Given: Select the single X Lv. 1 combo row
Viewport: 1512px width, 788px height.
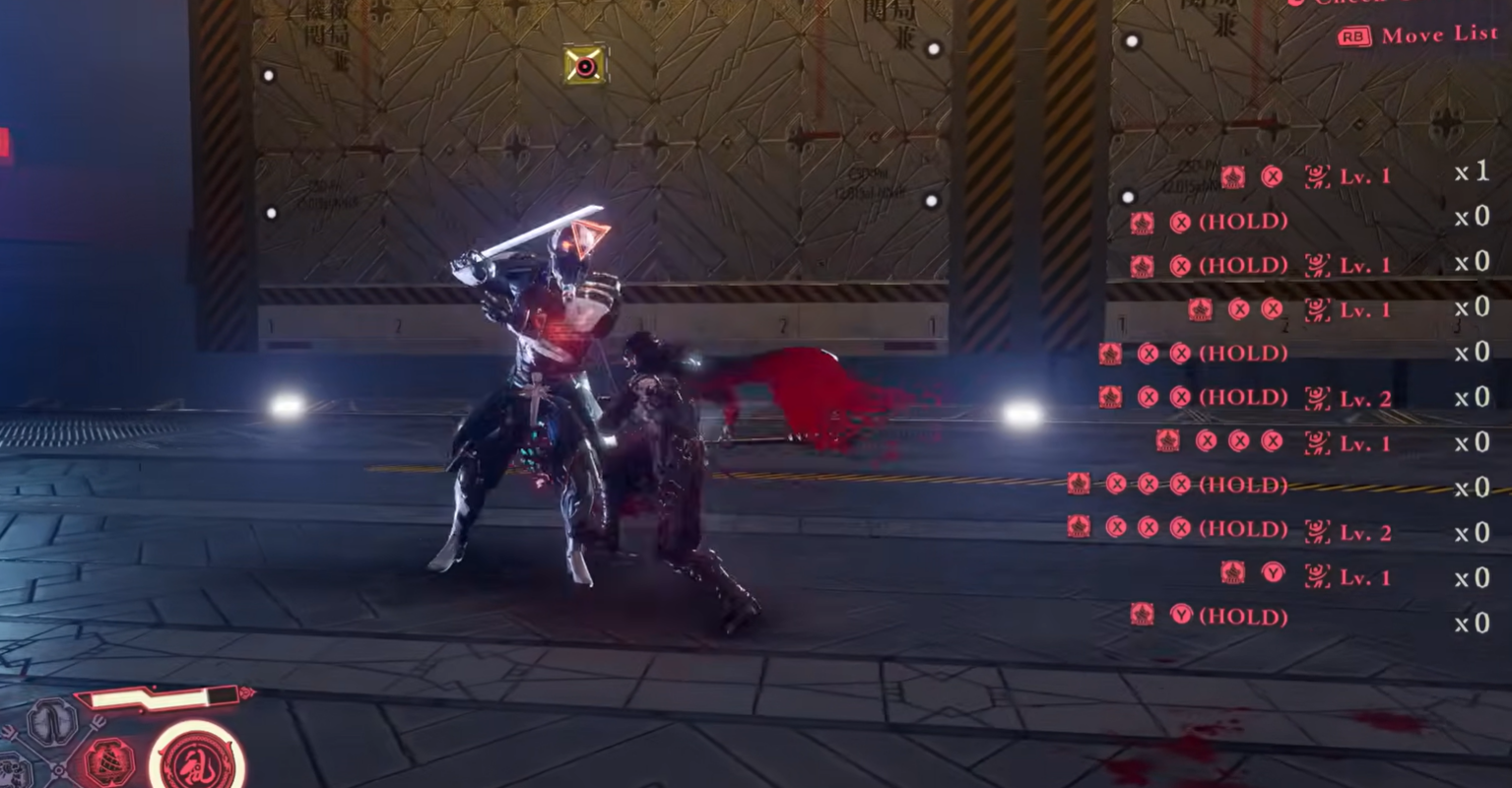Looking at the screenshot, I should [x=1305, y=176].
